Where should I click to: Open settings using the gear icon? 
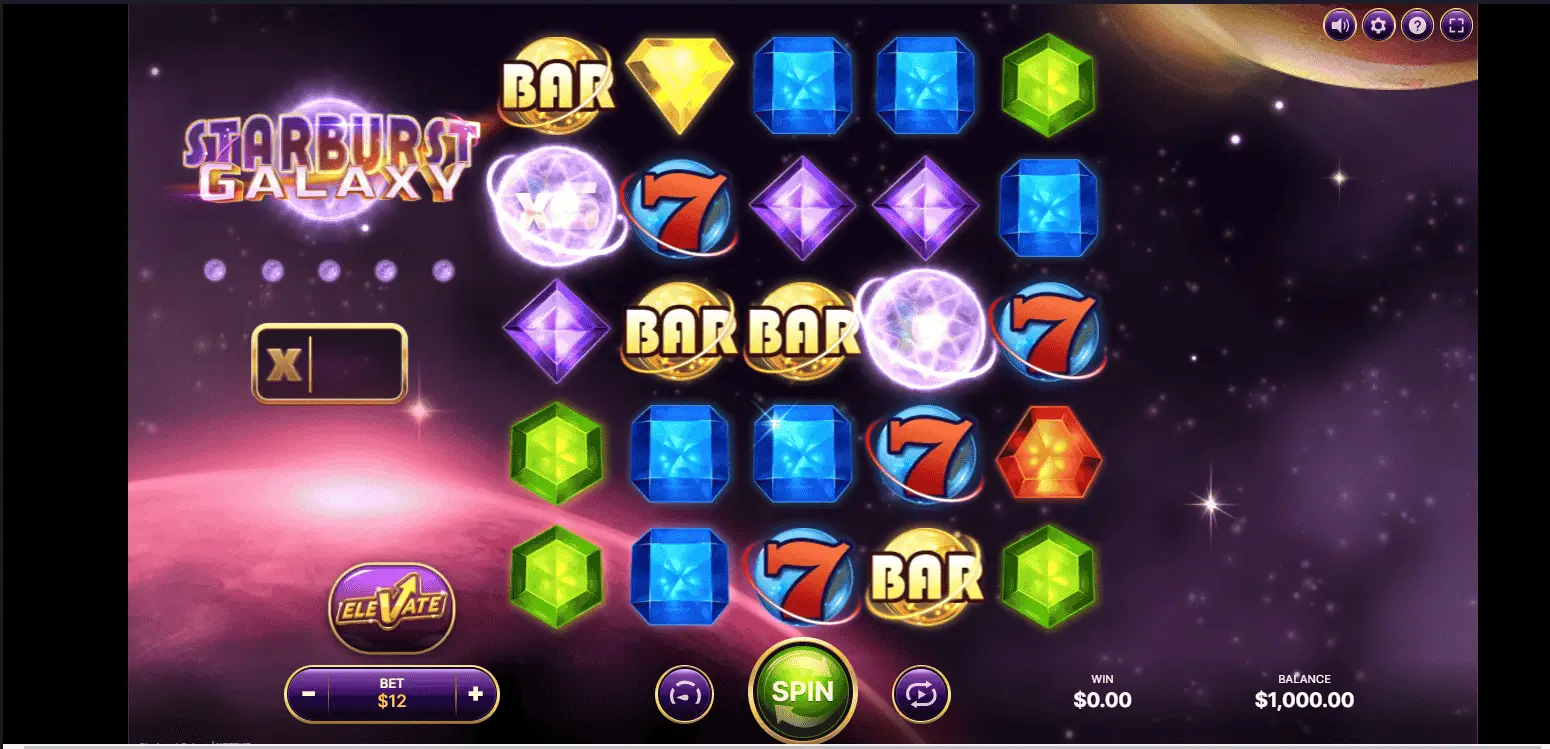point(1378,25)
